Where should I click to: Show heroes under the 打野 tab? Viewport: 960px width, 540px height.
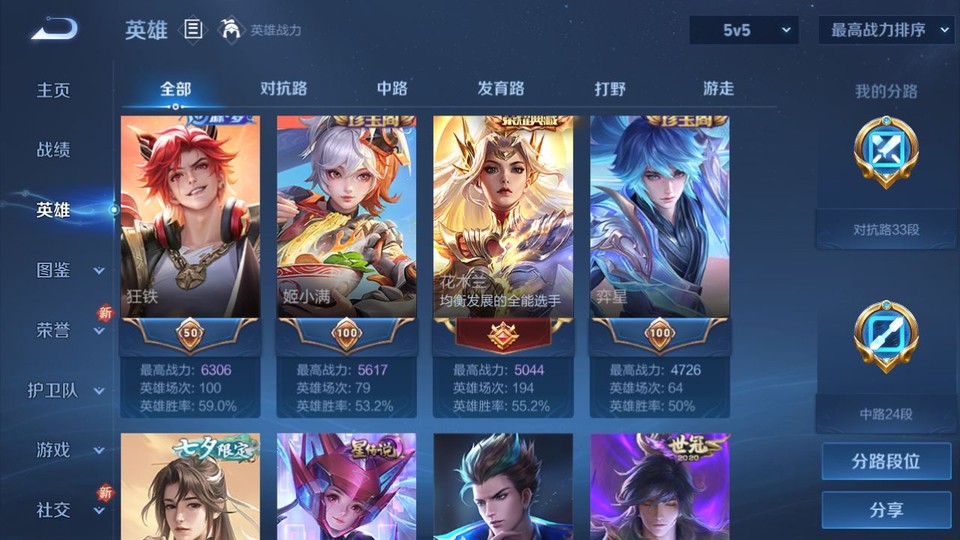point(610,88)
